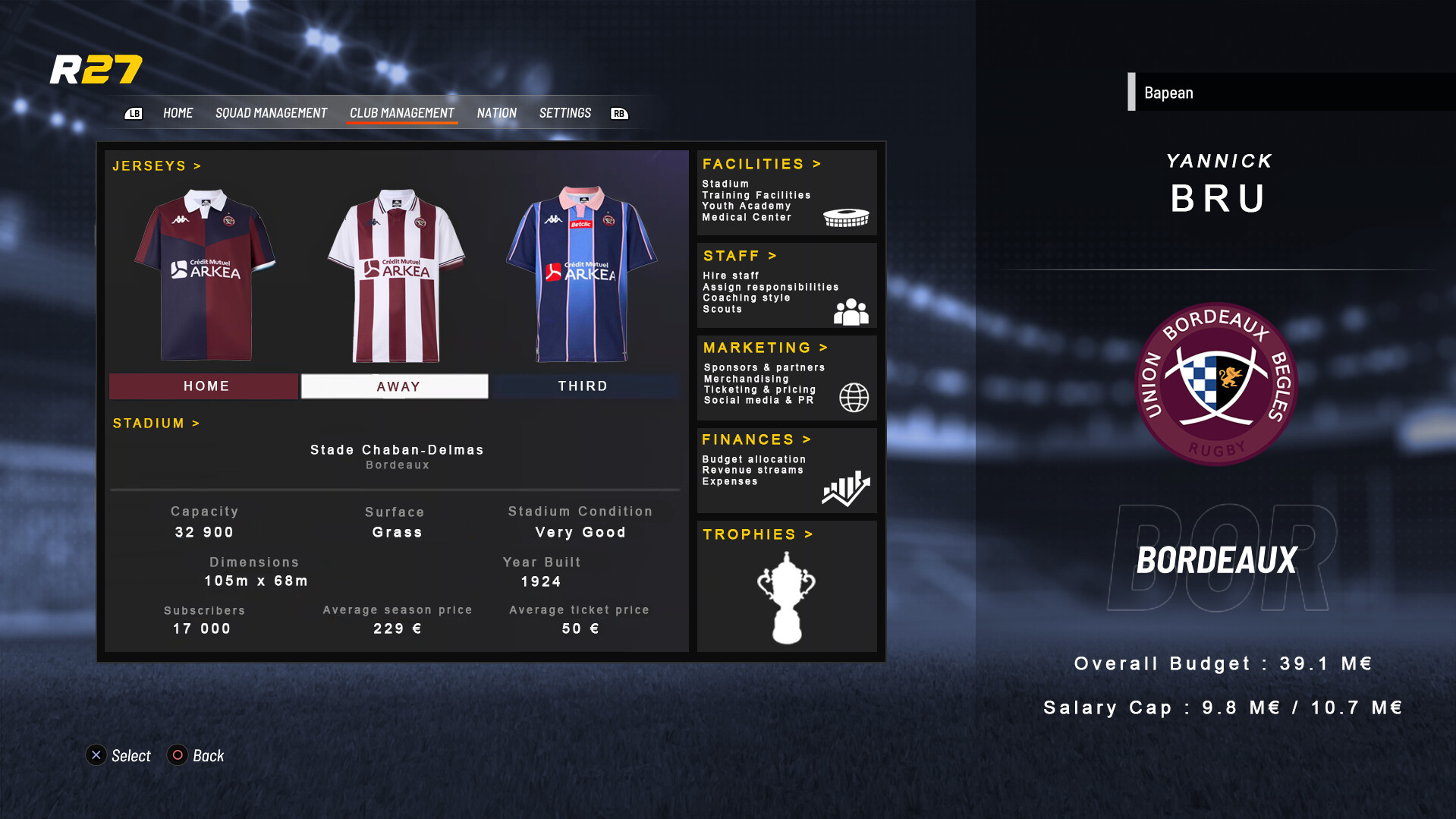The width and height of the screenshot is (1456, 819).
Task: Switch to the Home tab
Action: point(178,113)
